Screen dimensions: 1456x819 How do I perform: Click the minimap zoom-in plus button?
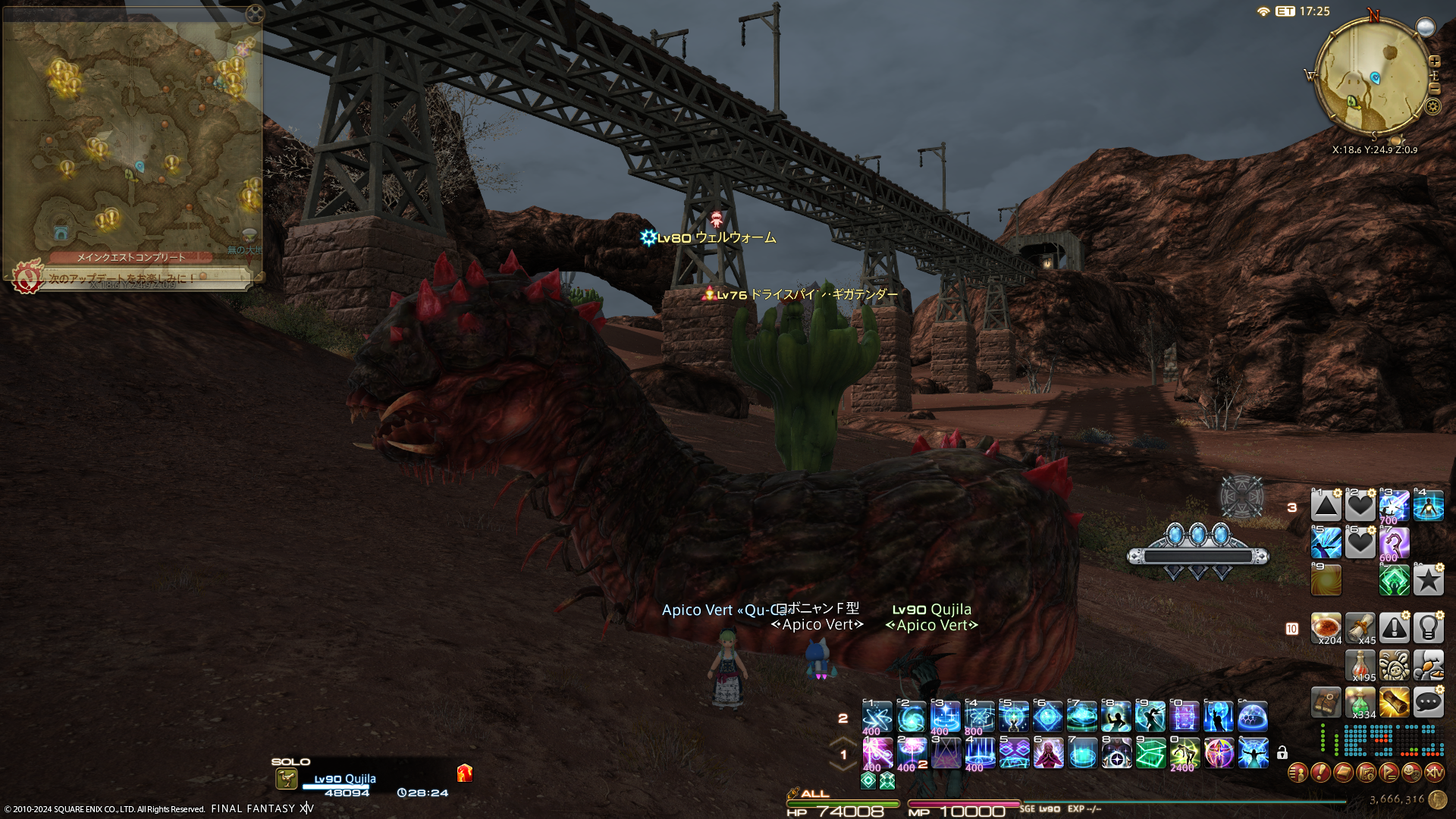point(1434,61)
